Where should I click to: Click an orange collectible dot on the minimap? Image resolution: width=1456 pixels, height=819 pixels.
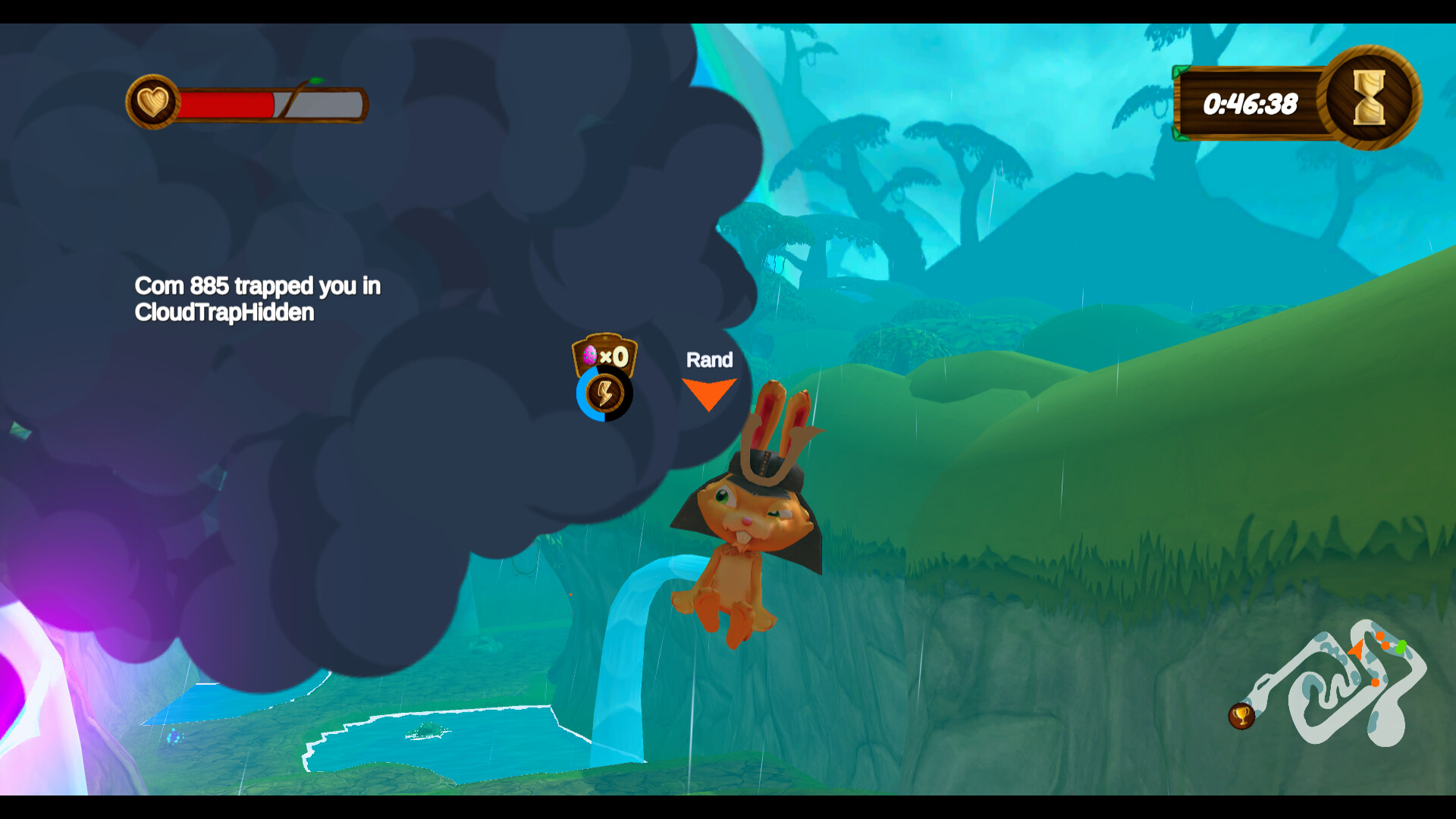1380,635
